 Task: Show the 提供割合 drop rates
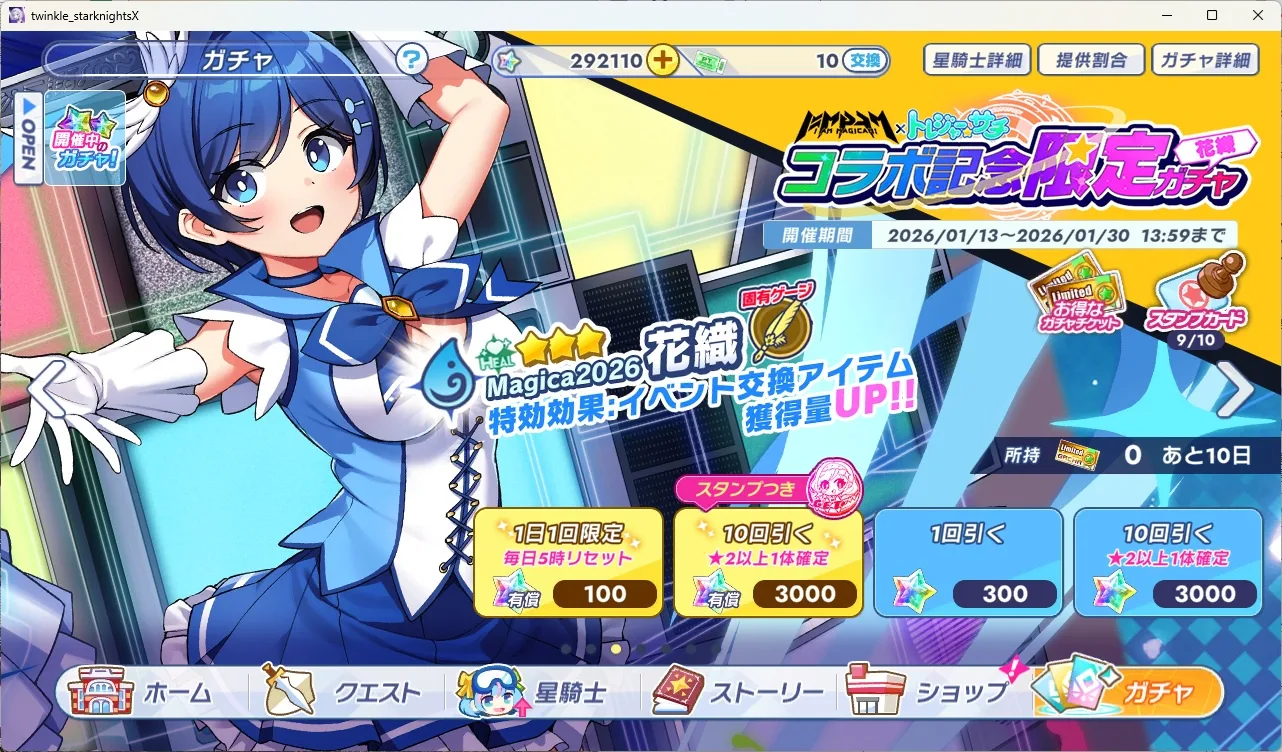coord(1091,60)
